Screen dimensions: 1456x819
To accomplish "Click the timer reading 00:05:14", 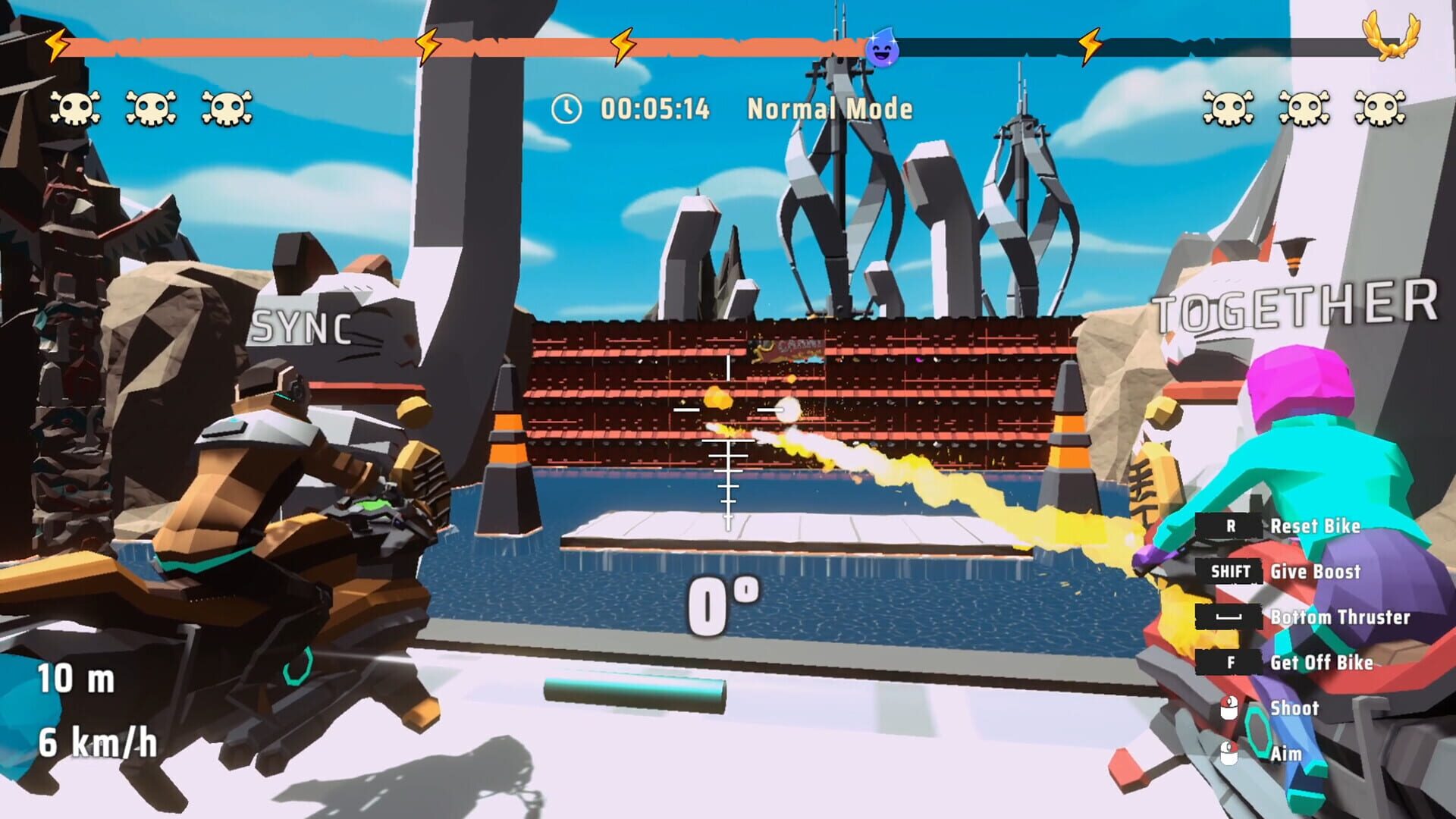I will [x=655, y=108].
